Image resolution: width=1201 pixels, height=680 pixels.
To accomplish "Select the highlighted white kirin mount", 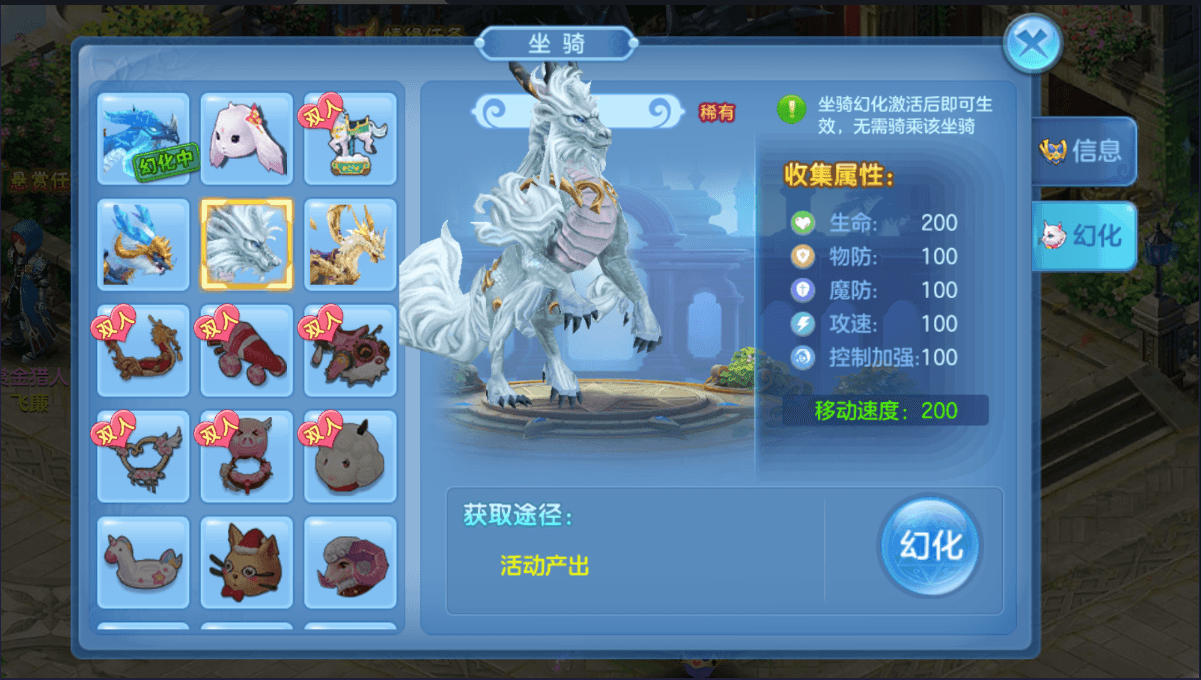I will tap(247, 244).
